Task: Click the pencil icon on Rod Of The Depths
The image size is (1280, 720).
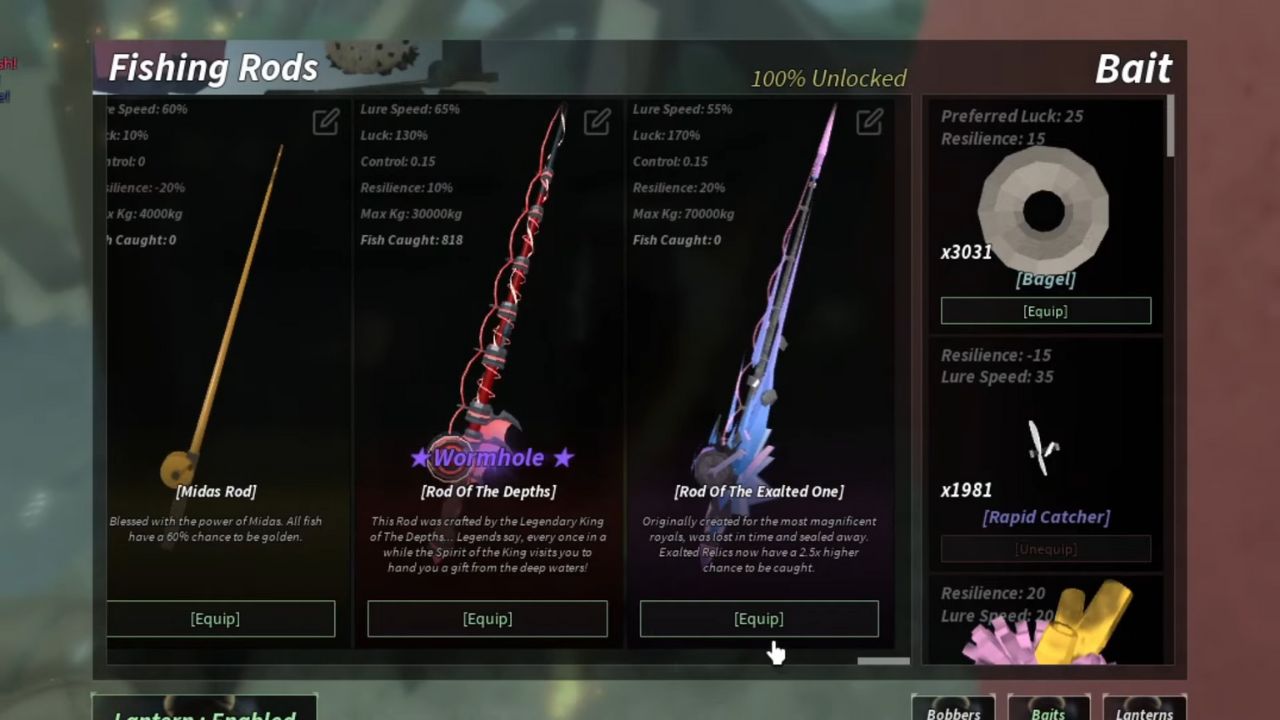Action: tap(597, 122)
